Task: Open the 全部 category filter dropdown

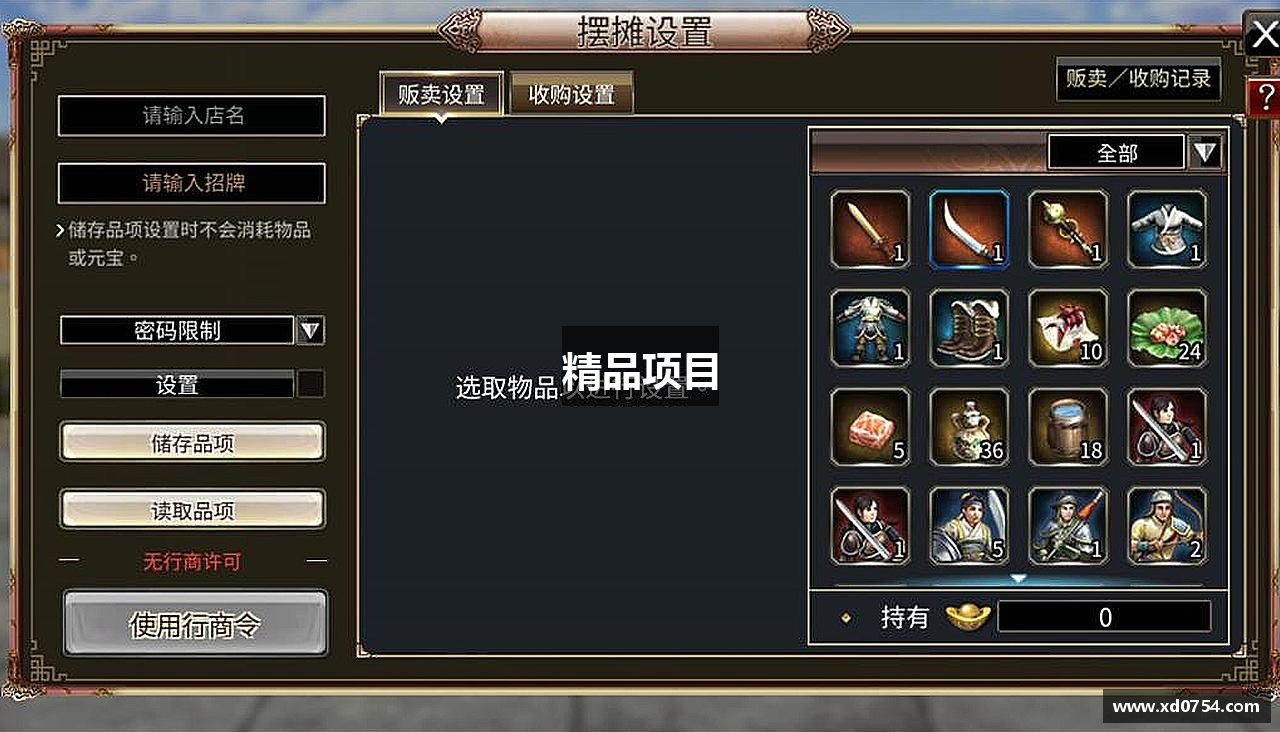Action: (1203, 152)
